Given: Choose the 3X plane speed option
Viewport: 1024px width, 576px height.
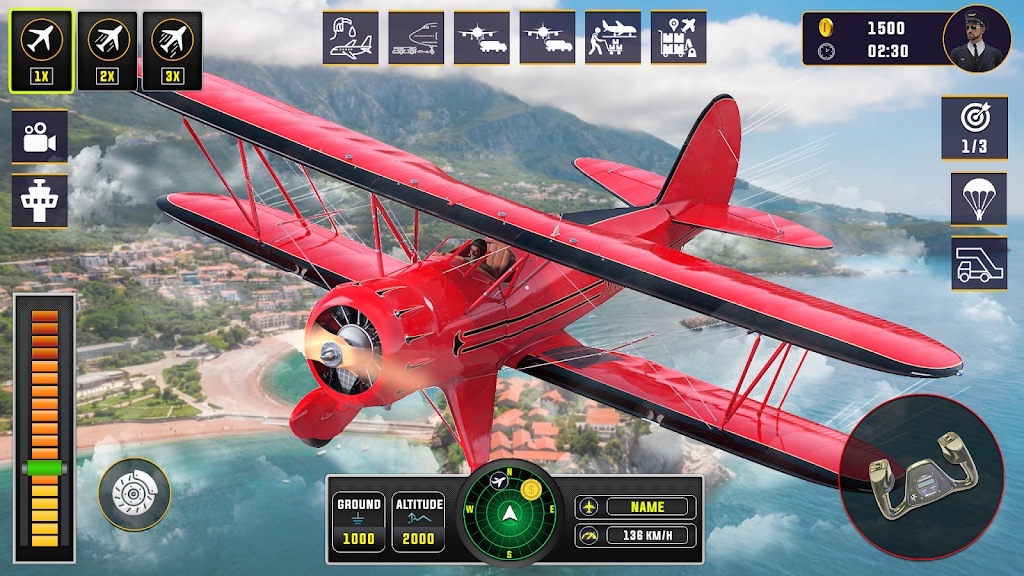Looking at the screenshot, I should 172,50.
